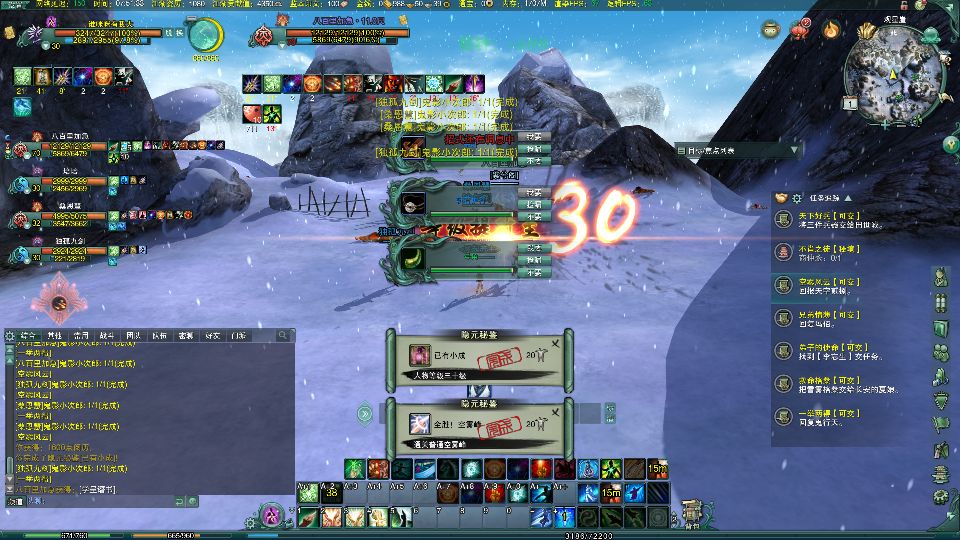The width and height of the screenshot is (960, 540).
Task: Close the upper achievement scroll popup
Action: coord(556,344)
